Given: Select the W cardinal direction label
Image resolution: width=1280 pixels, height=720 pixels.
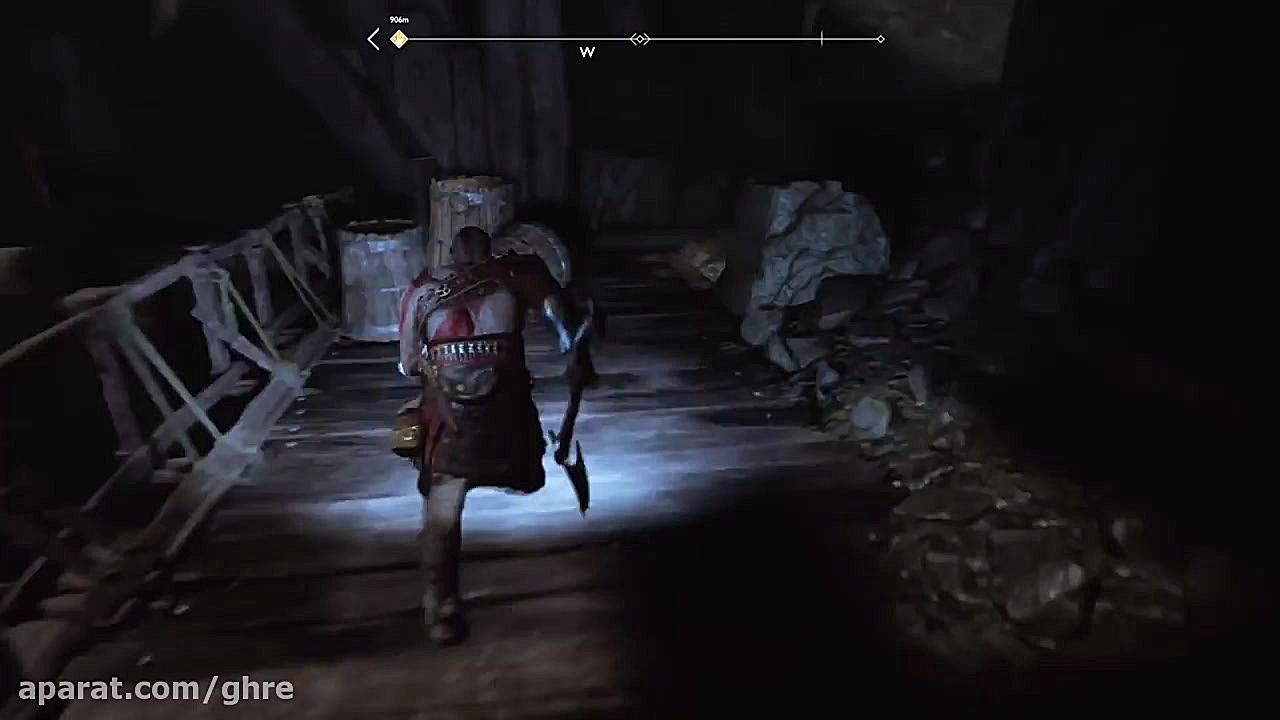Looking at the screenshot, I should [588, 52].
